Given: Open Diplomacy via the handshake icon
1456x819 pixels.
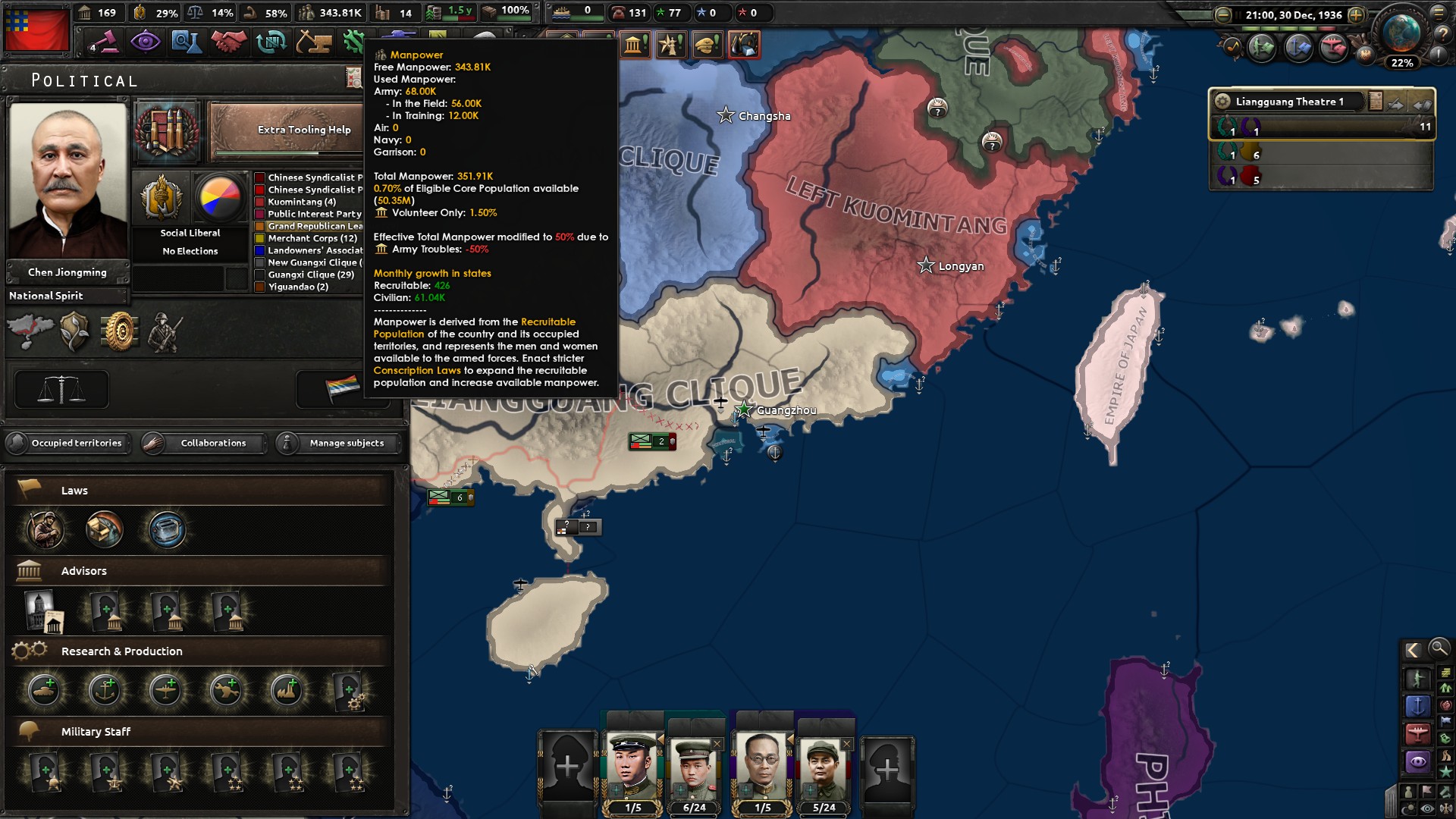Looking at the screenshot, I should (228, 42).
